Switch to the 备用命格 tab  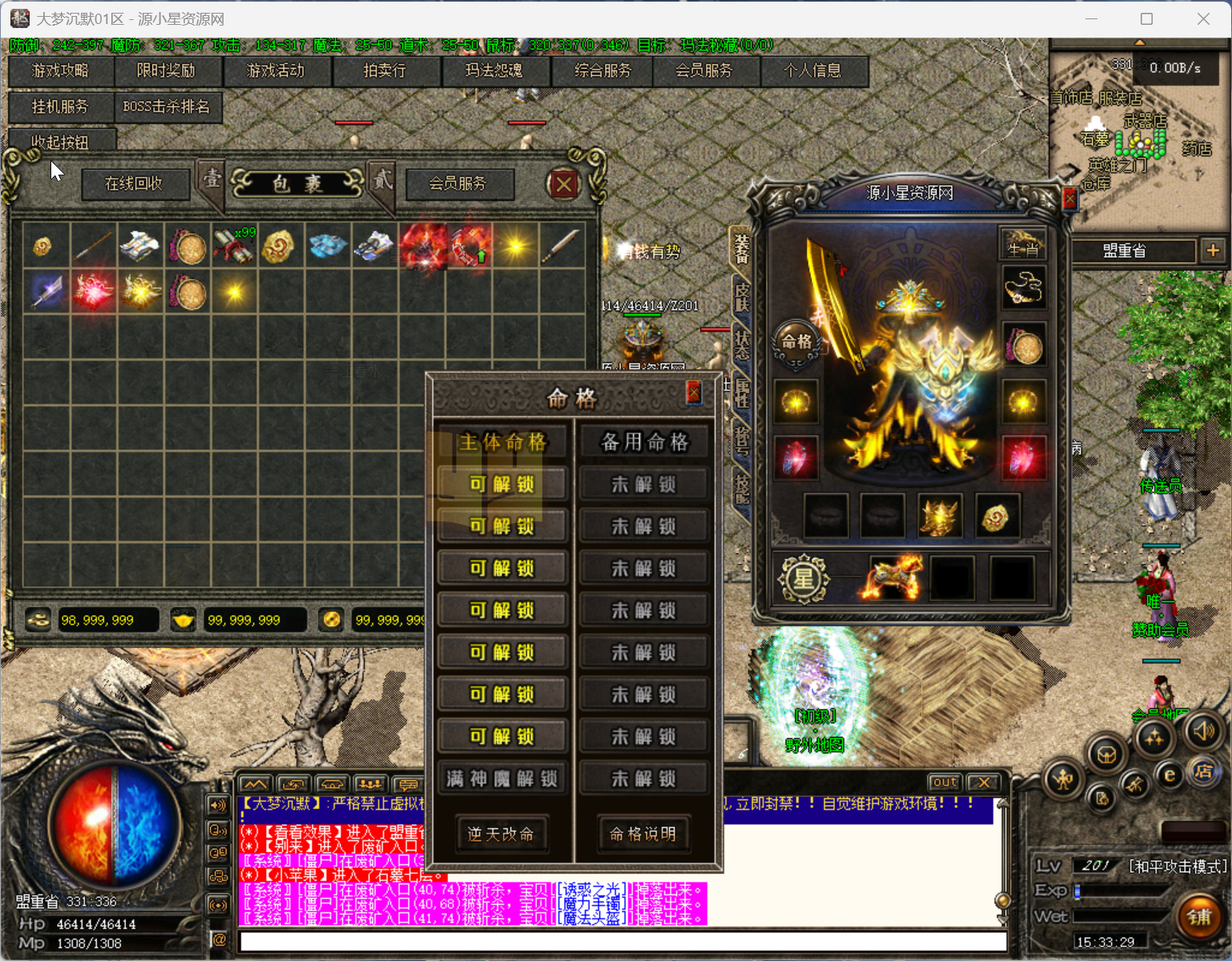tap(644, 442)
